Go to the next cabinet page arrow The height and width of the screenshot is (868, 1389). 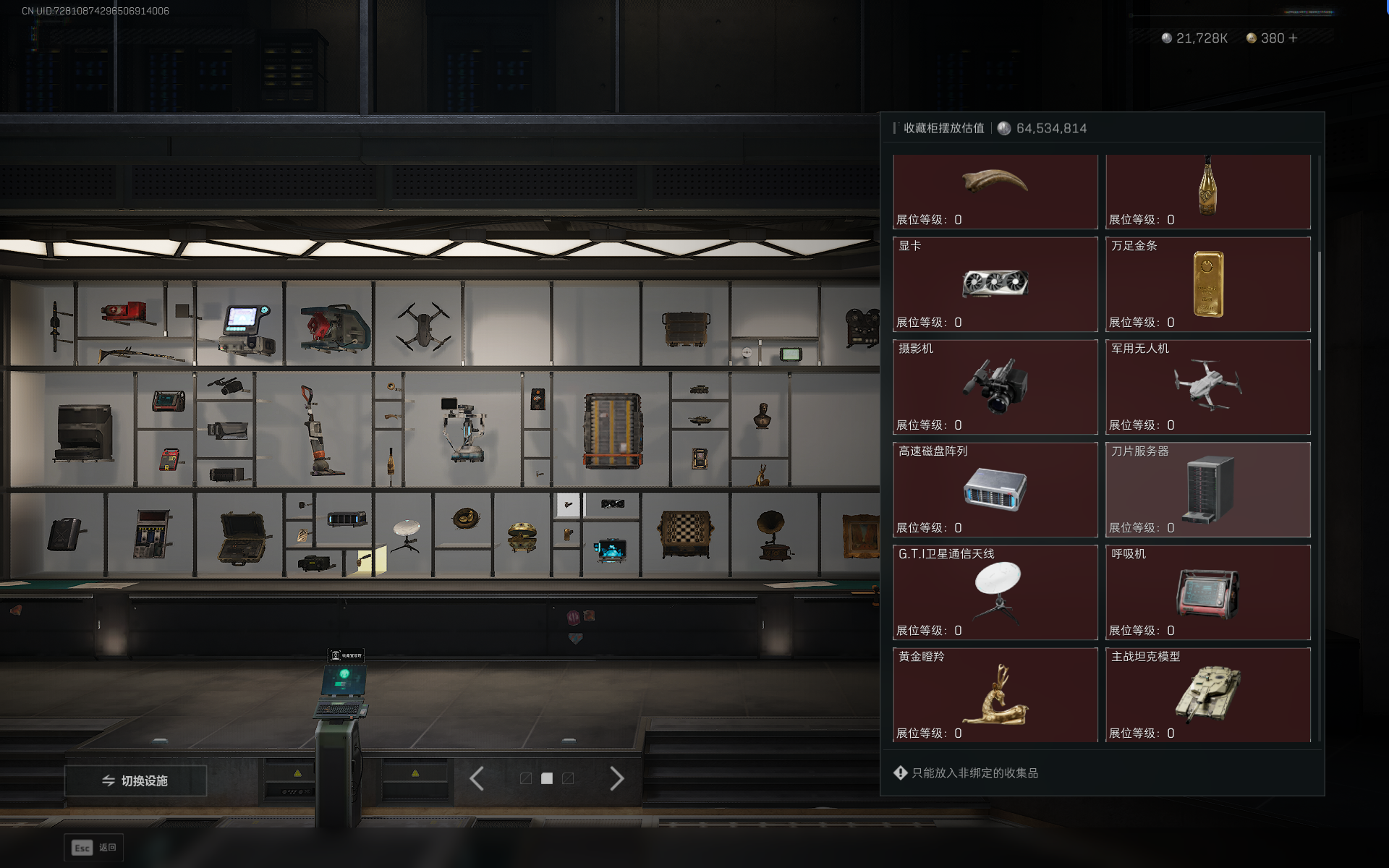coord(616,779)
